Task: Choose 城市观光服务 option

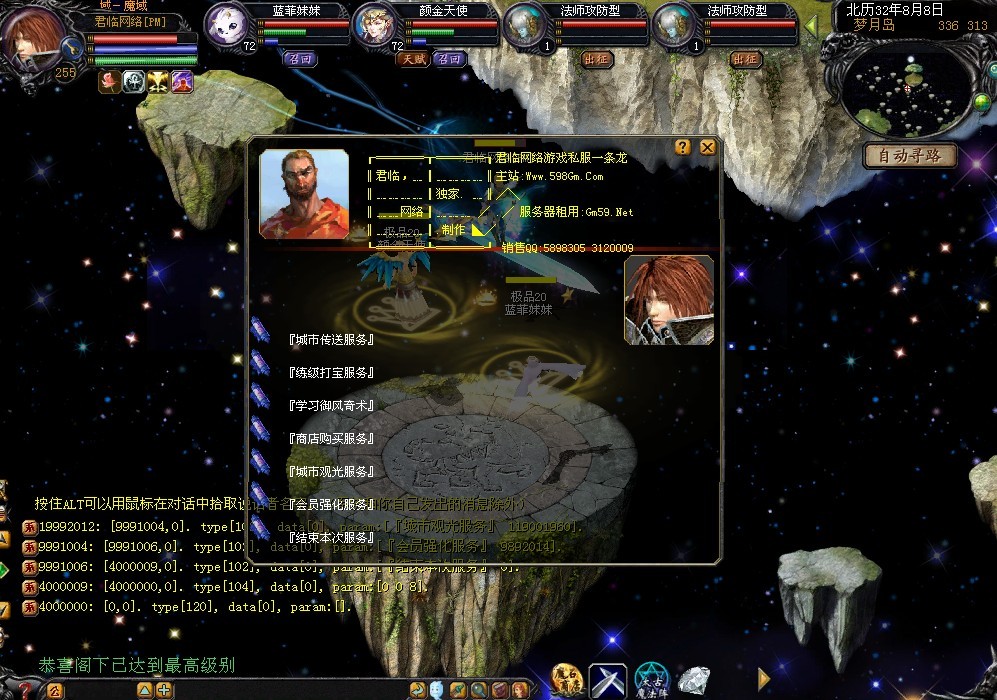Action: pos(330,472)
